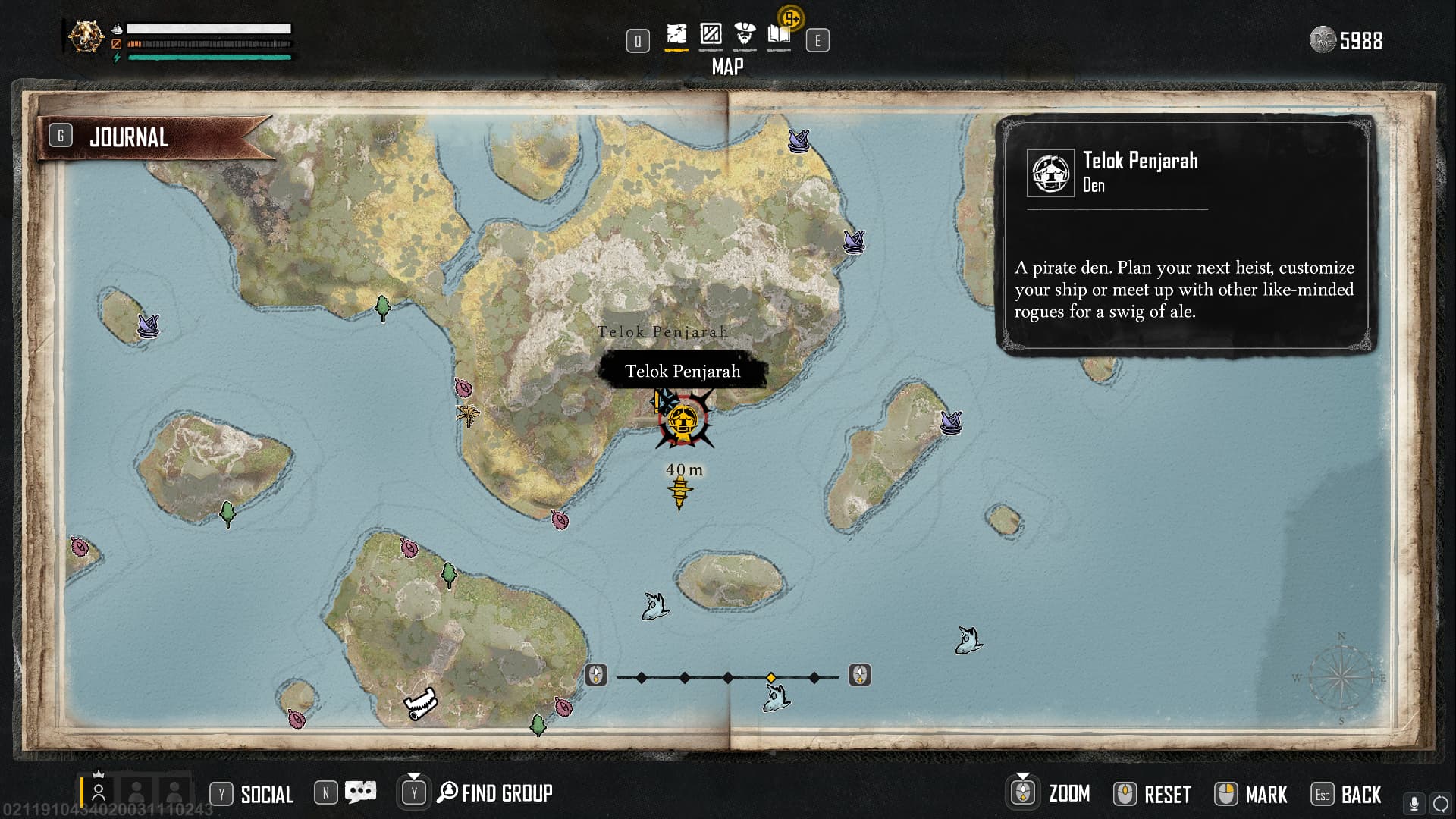Image resolution: width=1456 pixels, height=819 pixels.
Task: Switch to the Map tab icon
Action: pos(676,35)
